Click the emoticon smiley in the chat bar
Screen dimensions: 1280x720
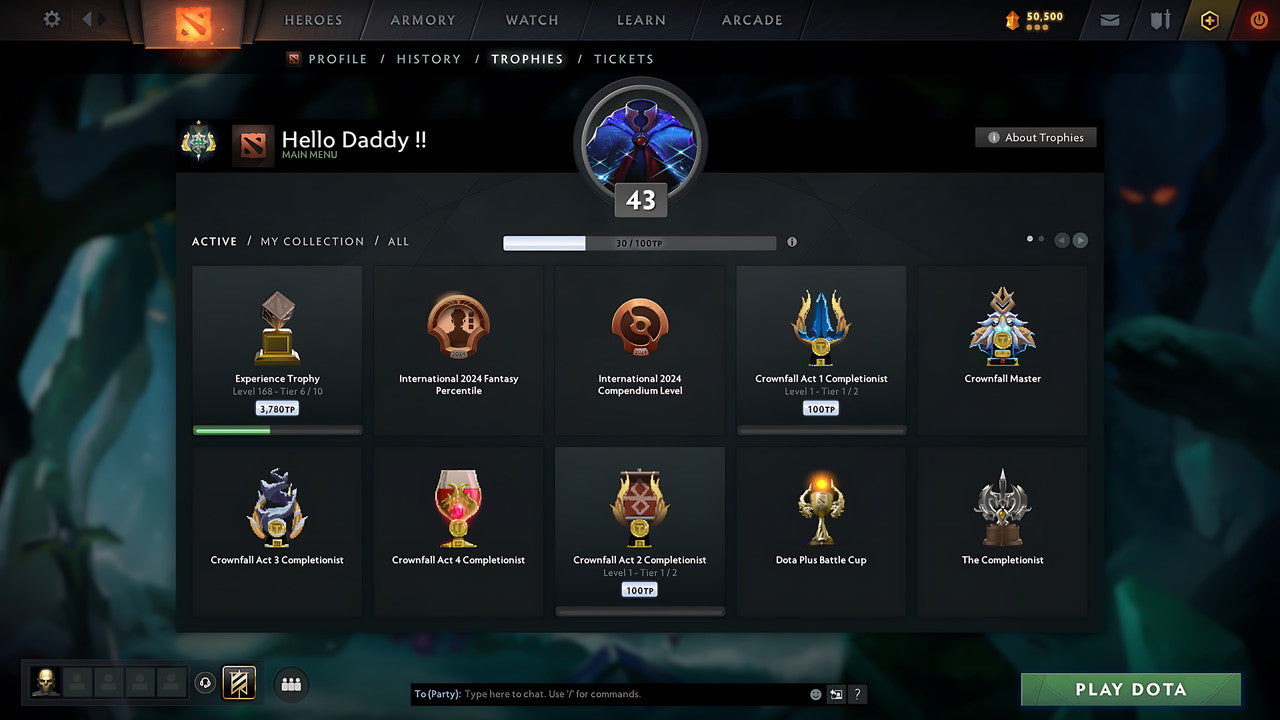coord(814,693)
